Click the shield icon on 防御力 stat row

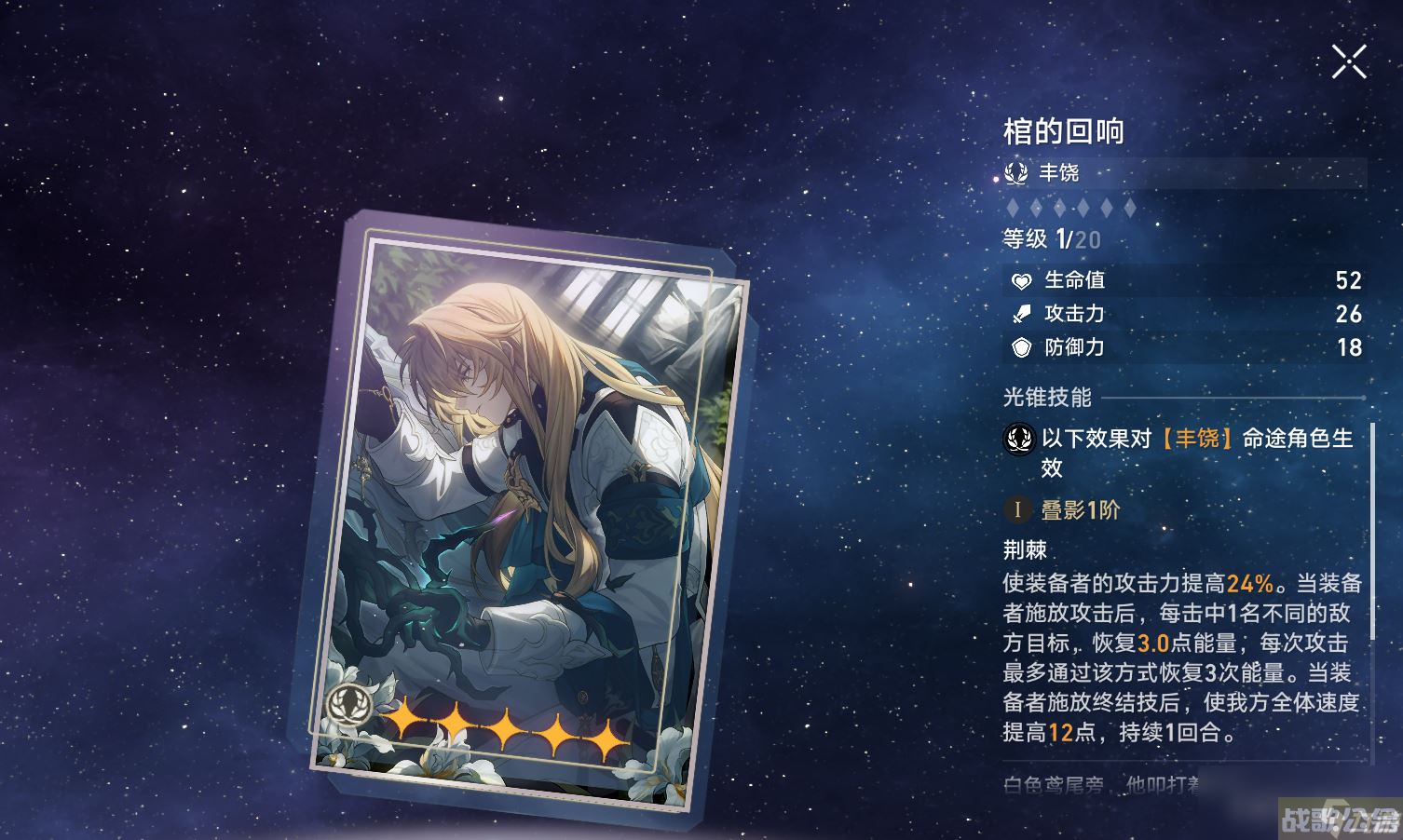(1020, 347)
